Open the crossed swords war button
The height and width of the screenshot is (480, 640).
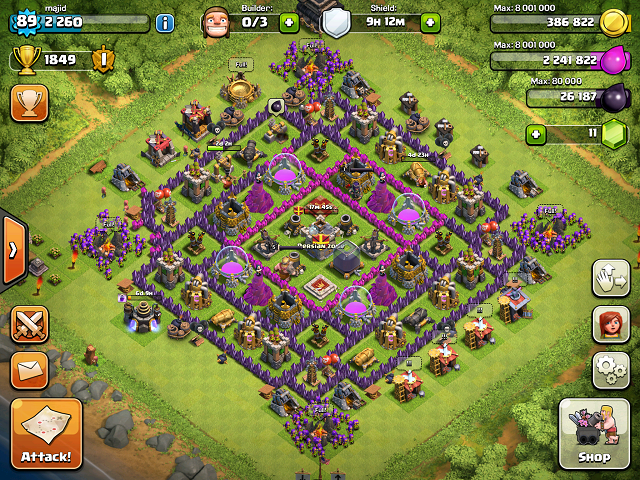pos(30,325)
